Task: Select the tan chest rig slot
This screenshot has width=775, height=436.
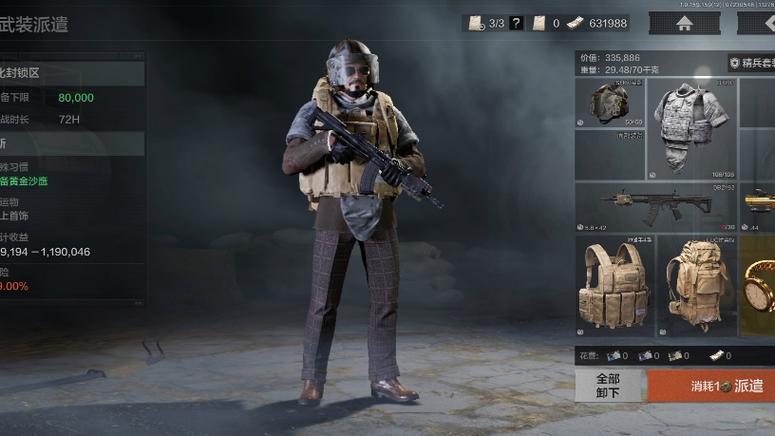Action: (x=613, y=285)
